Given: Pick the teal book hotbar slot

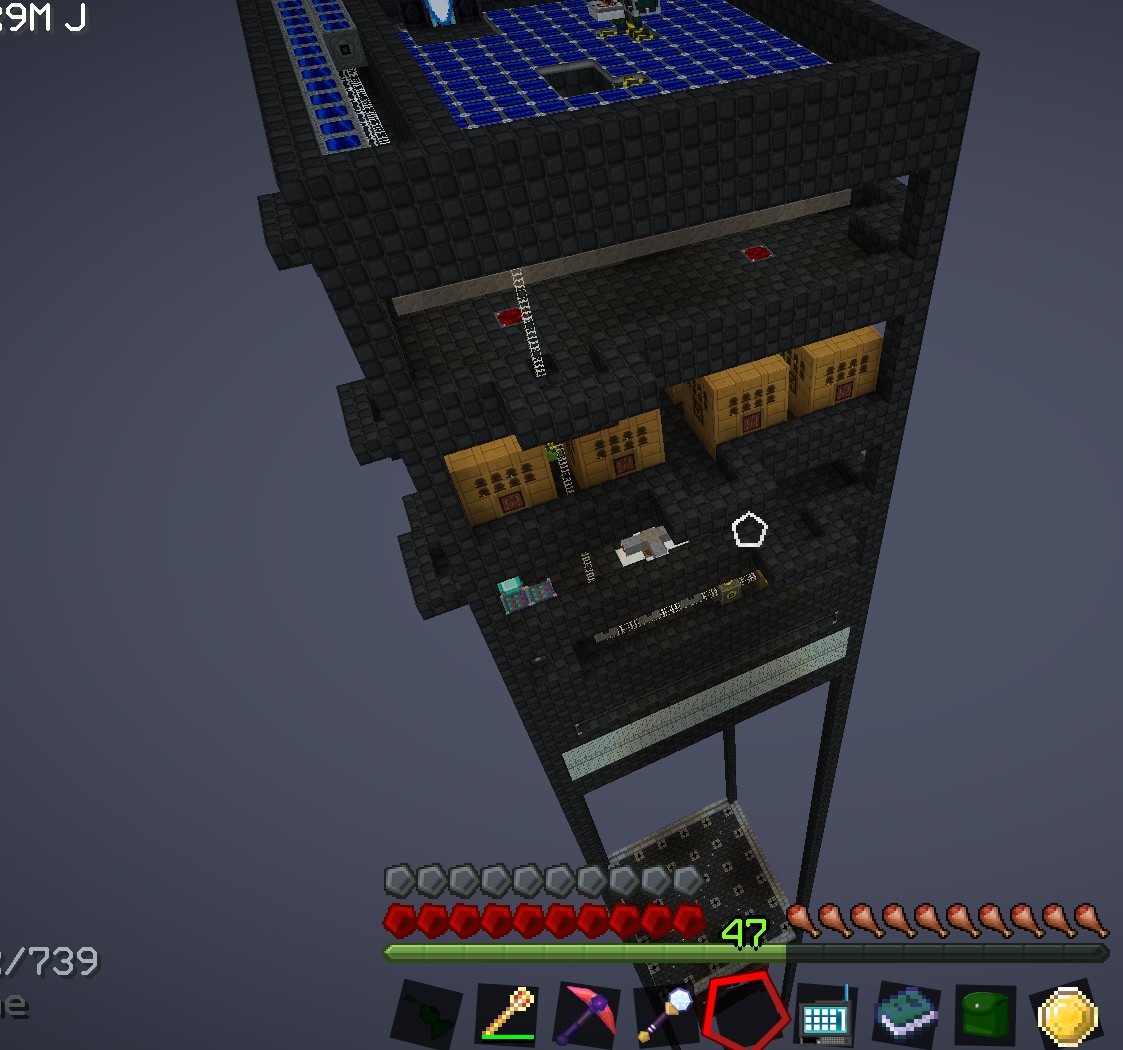Looking at the screenshot, I should [x=906, y=1014].
